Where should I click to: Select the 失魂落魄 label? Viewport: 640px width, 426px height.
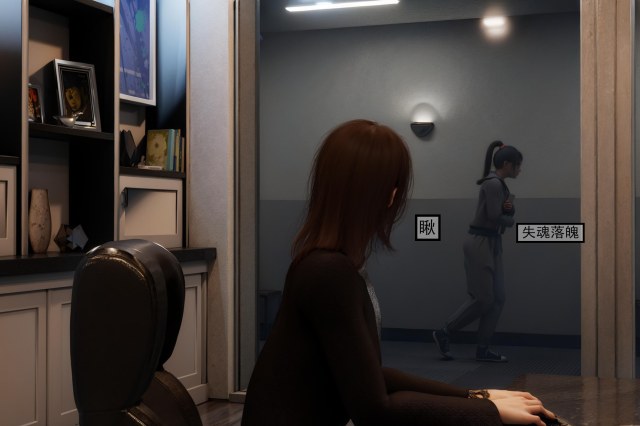(549, 233)
